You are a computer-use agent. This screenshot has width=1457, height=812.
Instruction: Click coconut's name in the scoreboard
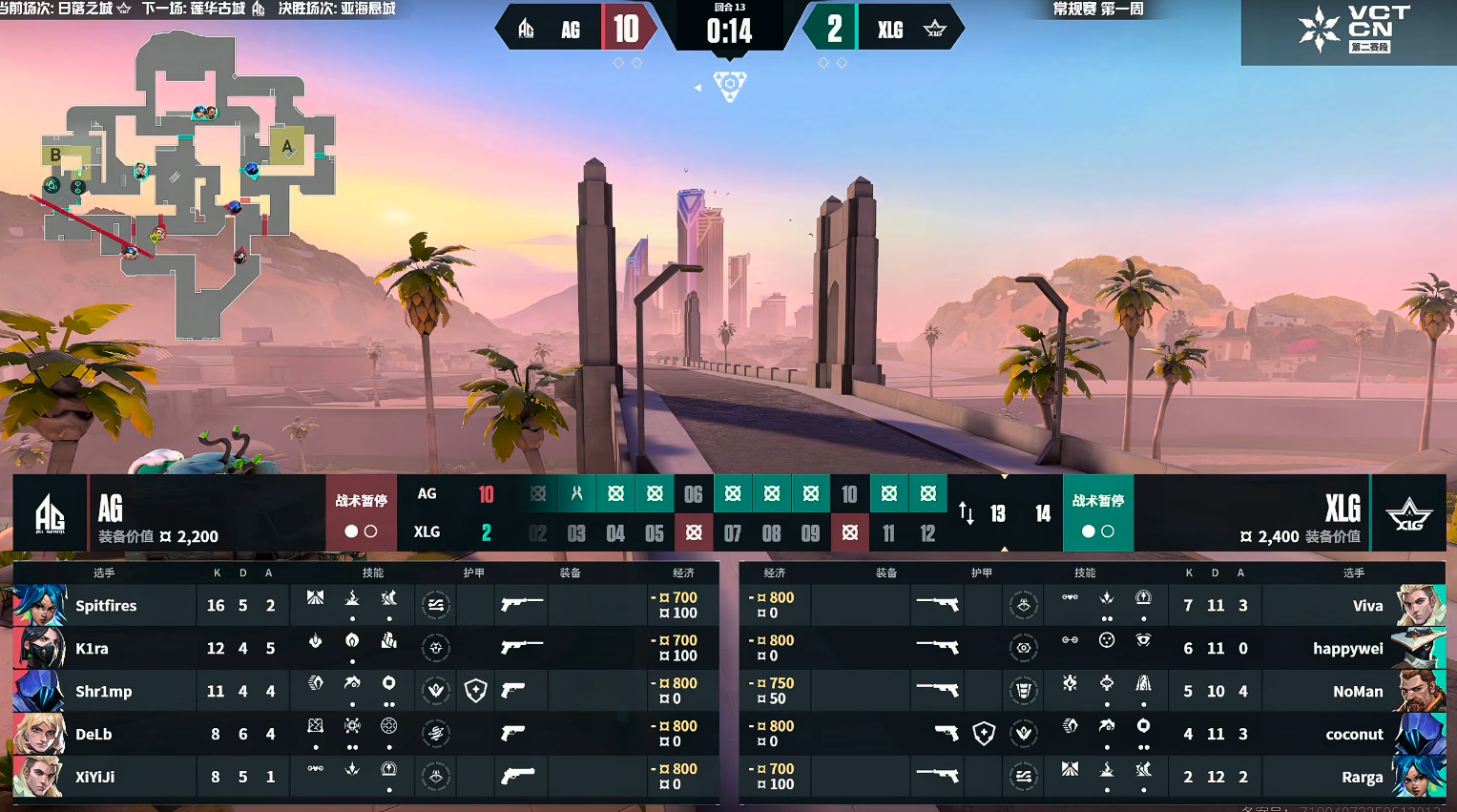[1354, 734]
